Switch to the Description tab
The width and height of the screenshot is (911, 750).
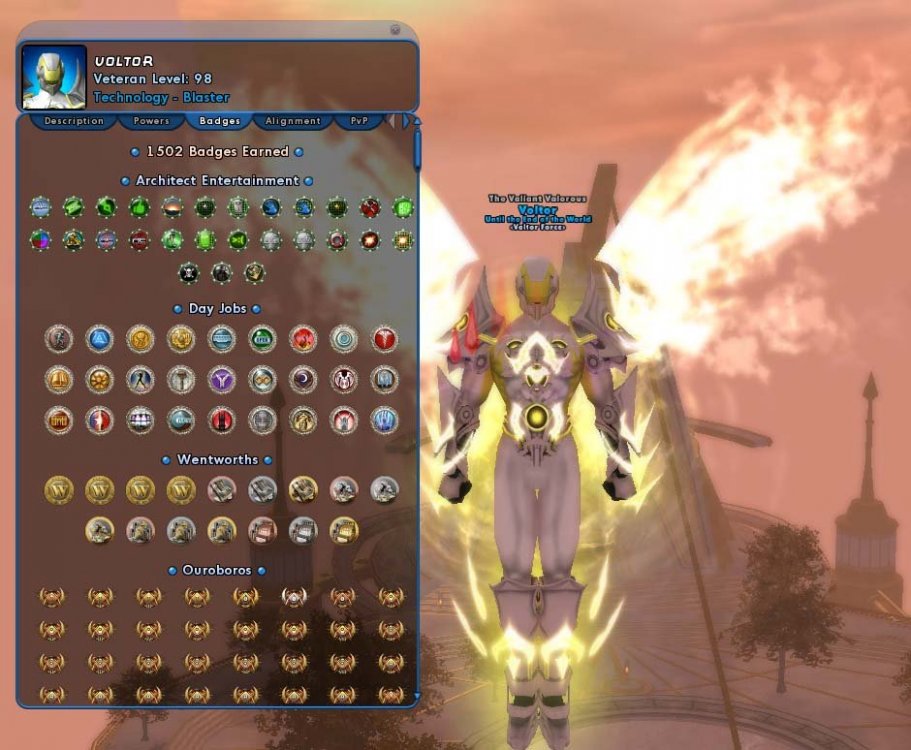73,121
